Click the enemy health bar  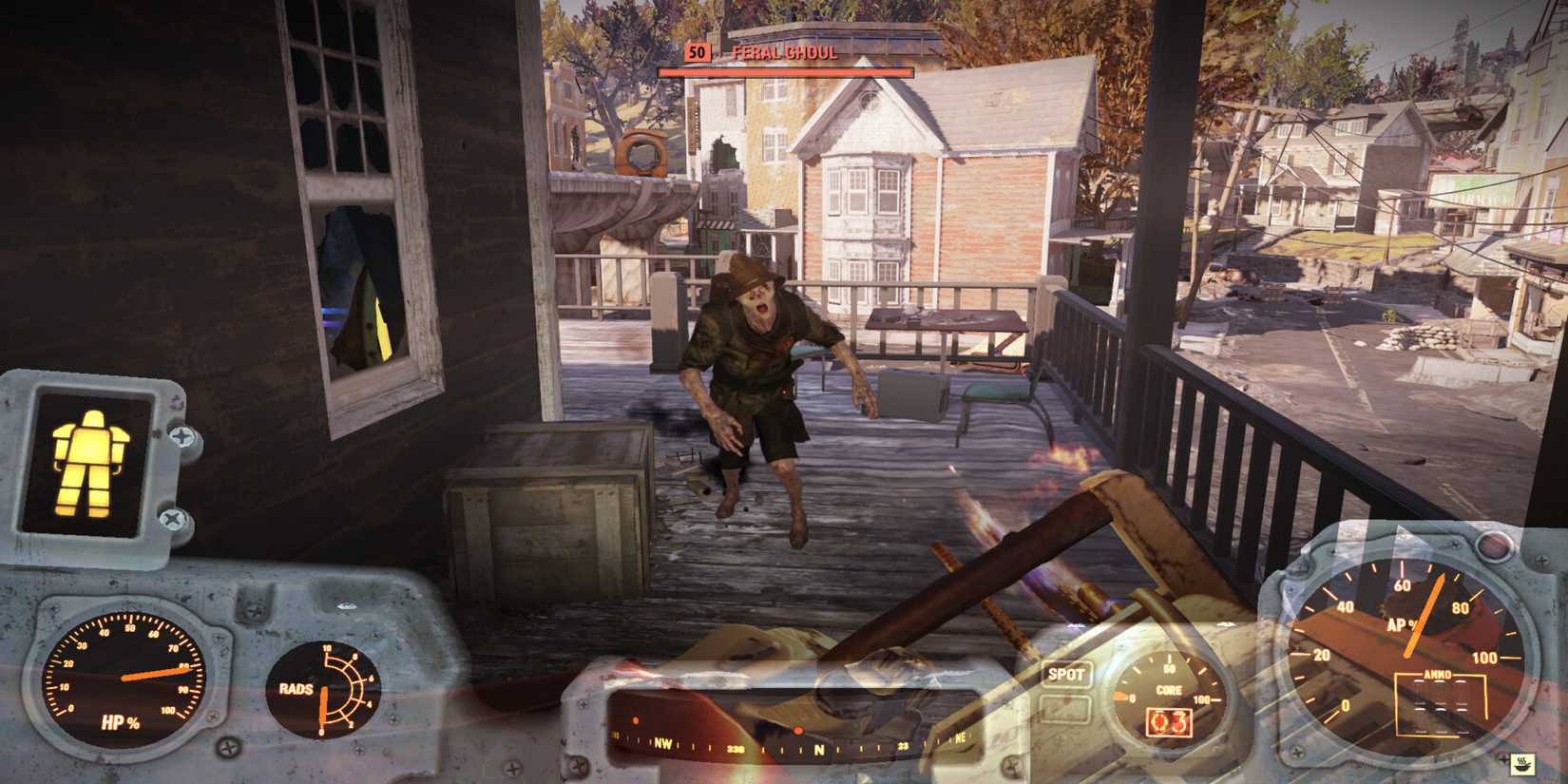coord(787,69)
